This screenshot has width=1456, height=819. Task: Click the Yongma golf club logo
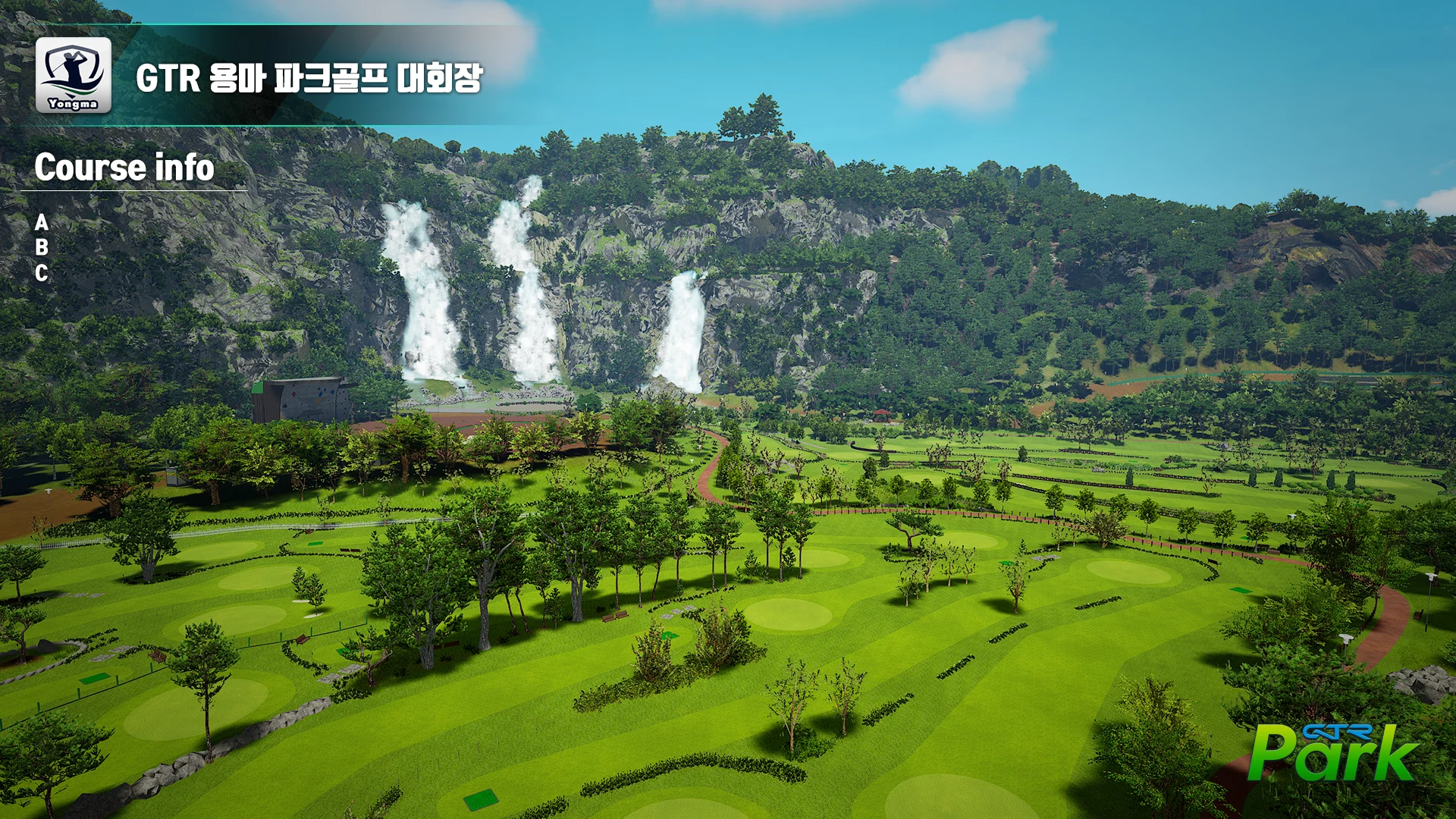pos(74,75)
